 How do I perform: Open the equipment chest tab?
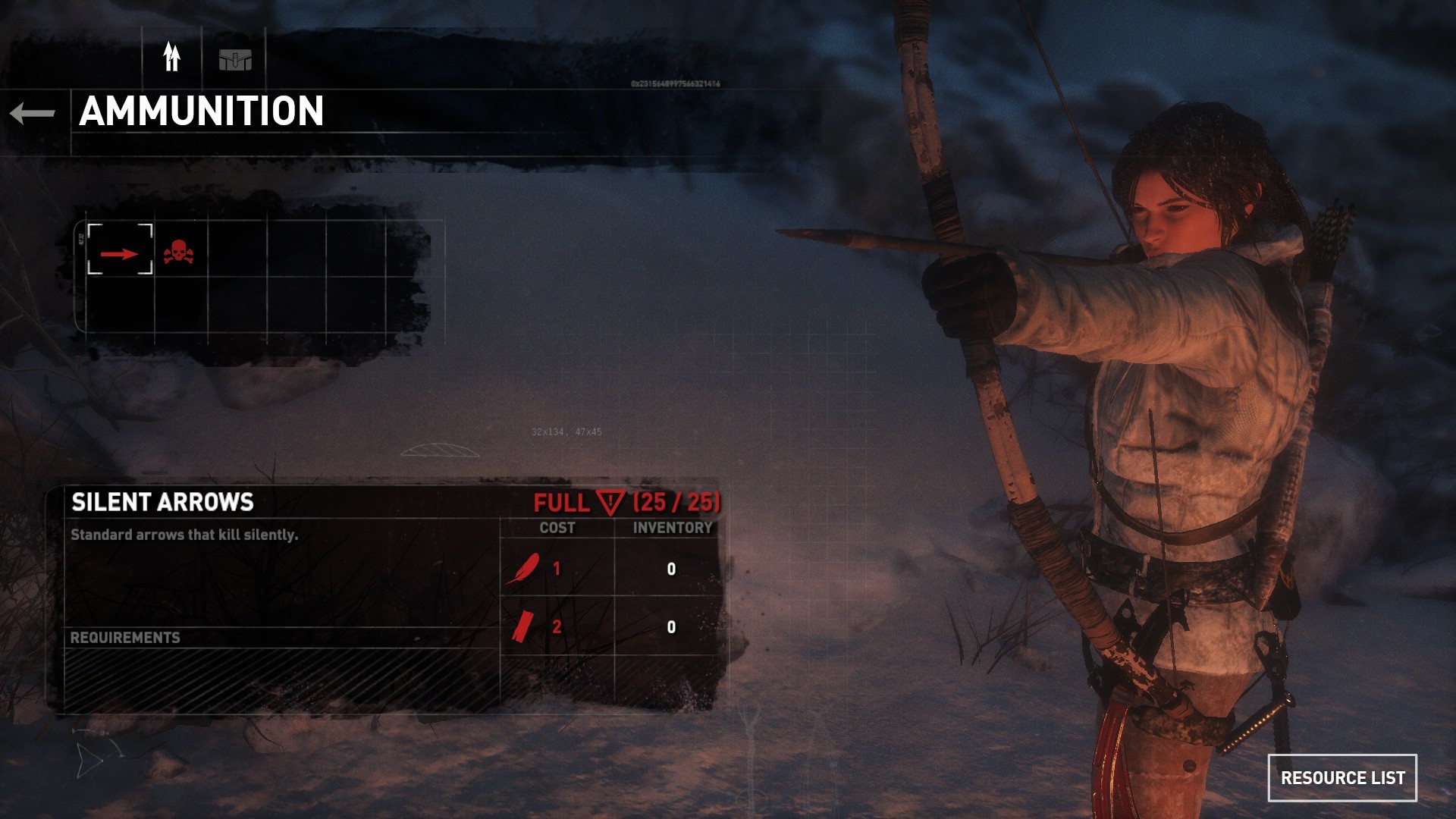[235, 59]
